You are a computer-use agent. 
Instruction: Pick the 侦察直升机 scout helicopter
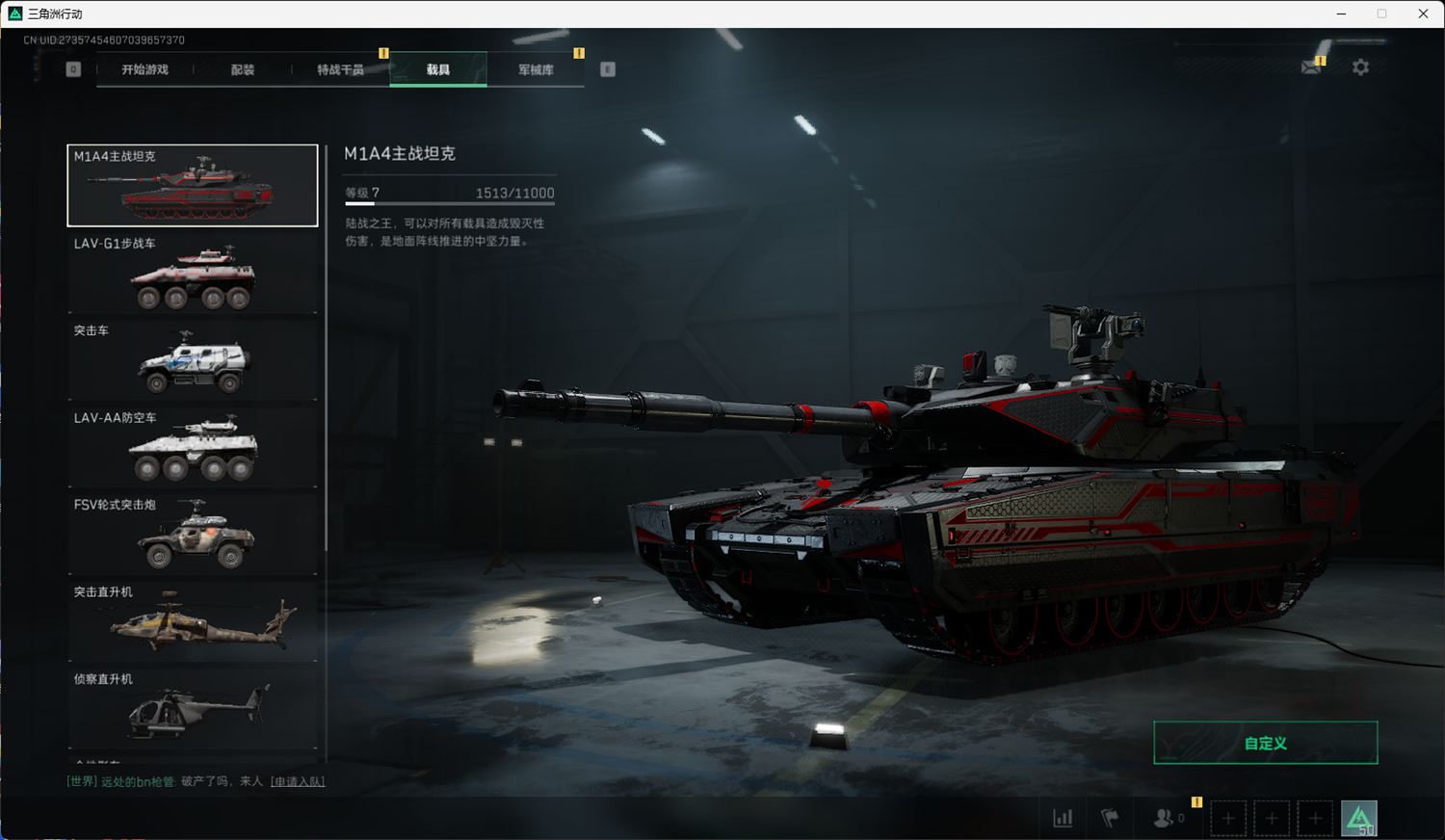point(193,708)
